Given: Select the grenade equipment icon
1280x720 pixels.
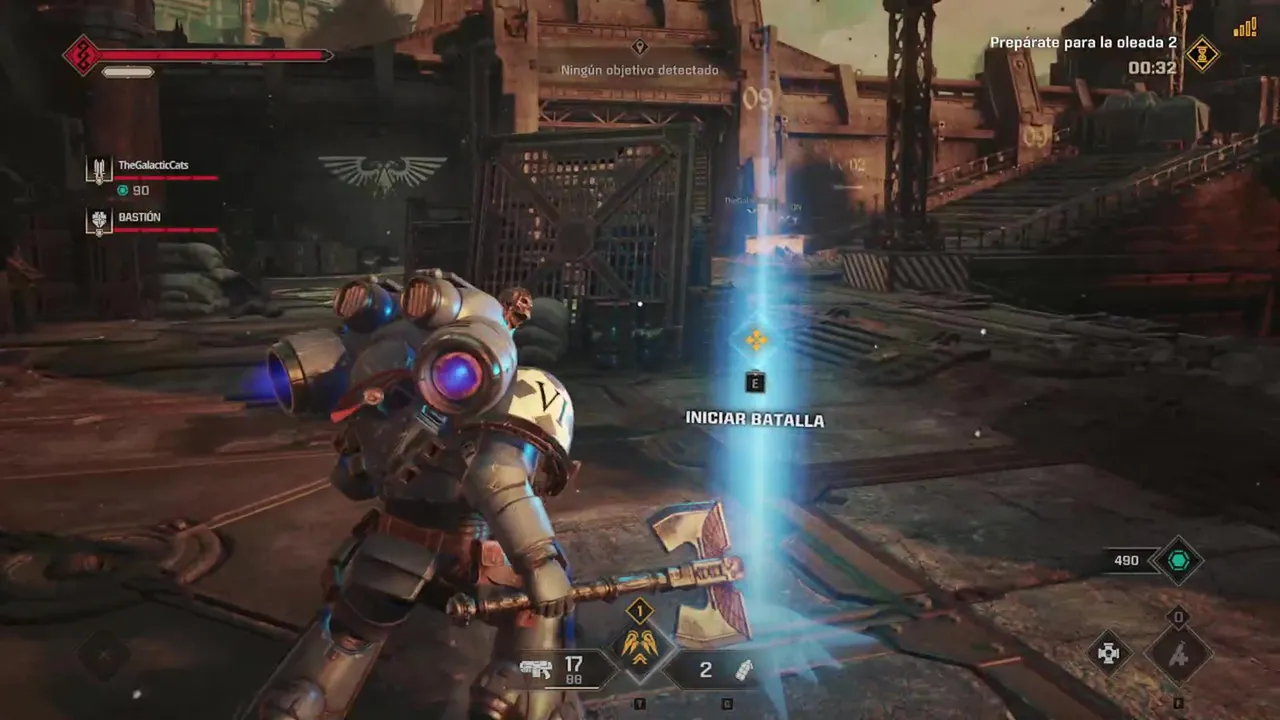Looking at the screenshot, I should coord(743,670).
